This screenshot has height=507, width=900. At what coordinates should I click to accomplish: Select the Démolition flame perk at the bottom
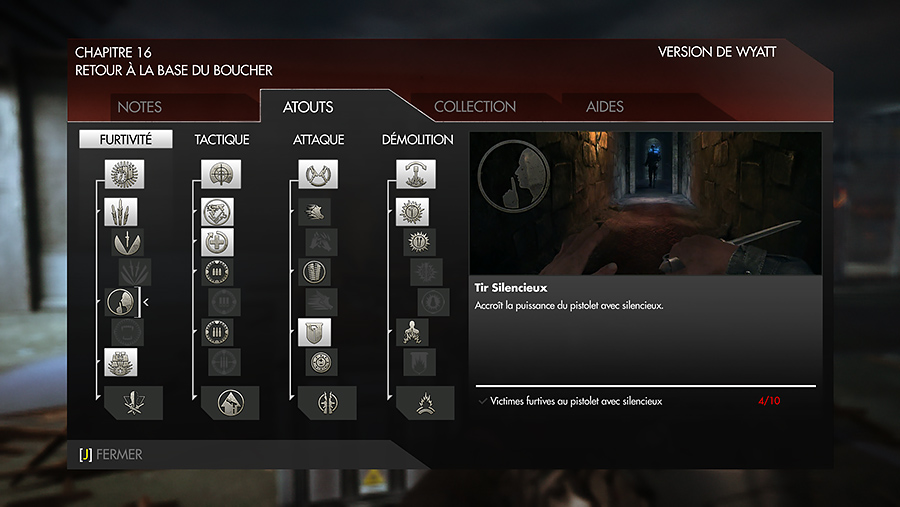click(417, 402)
